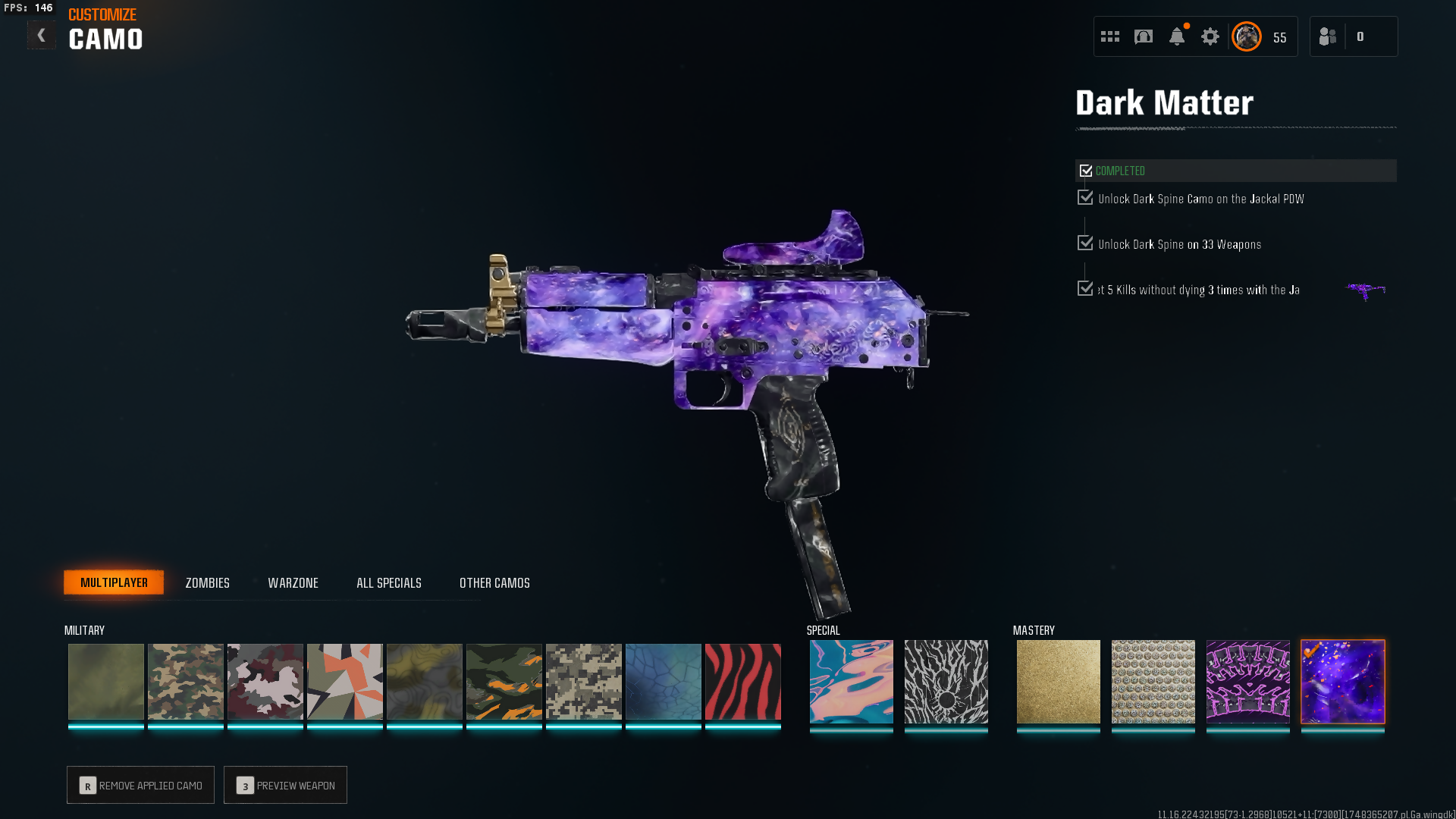Screen dimensions: 1456x819
Task: Open the social friends party icon
Action: pyautogui.click(x=1327, y=36)
